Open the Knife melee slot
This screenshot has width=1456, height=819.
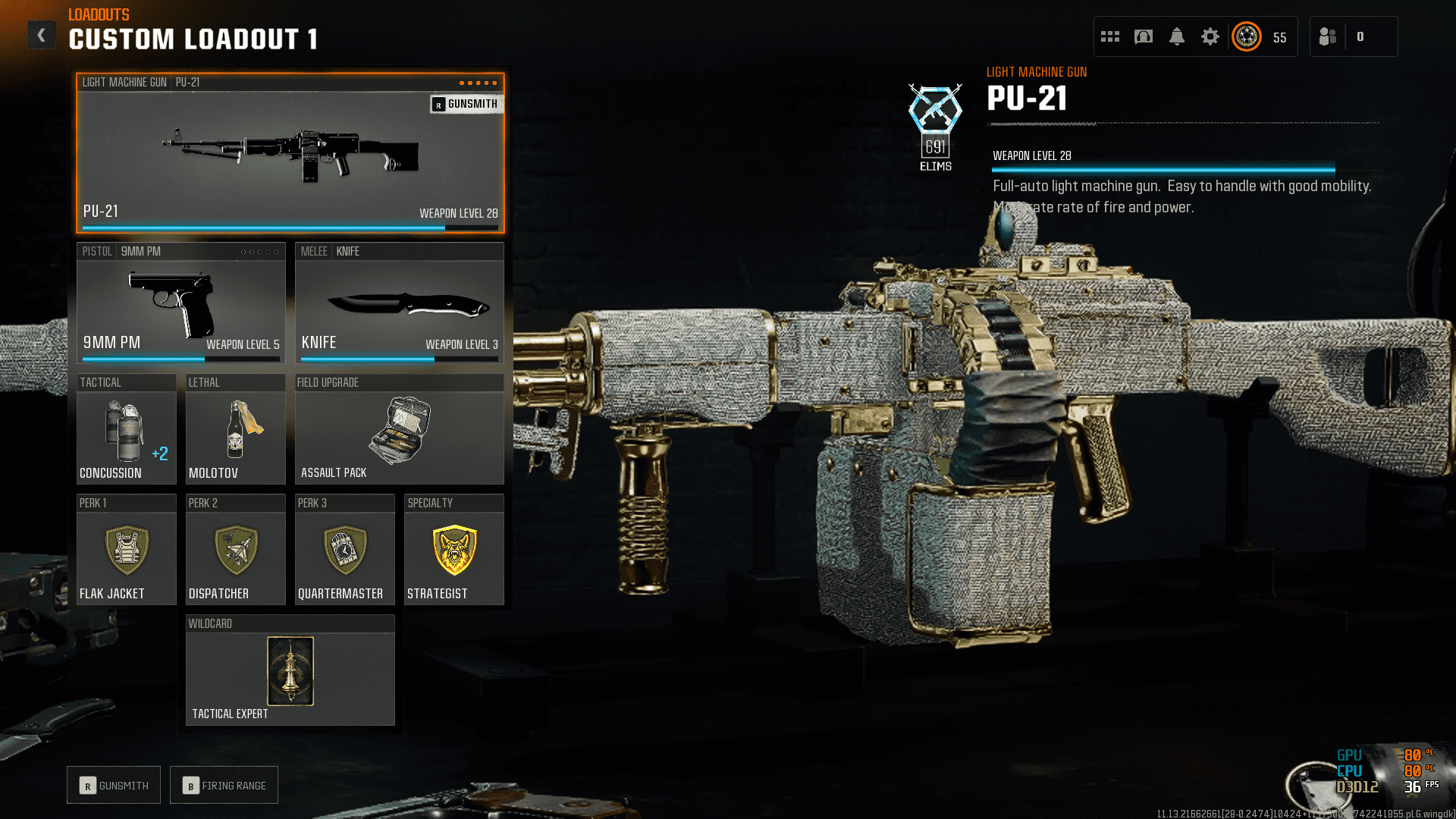click(x=399, y=303)
